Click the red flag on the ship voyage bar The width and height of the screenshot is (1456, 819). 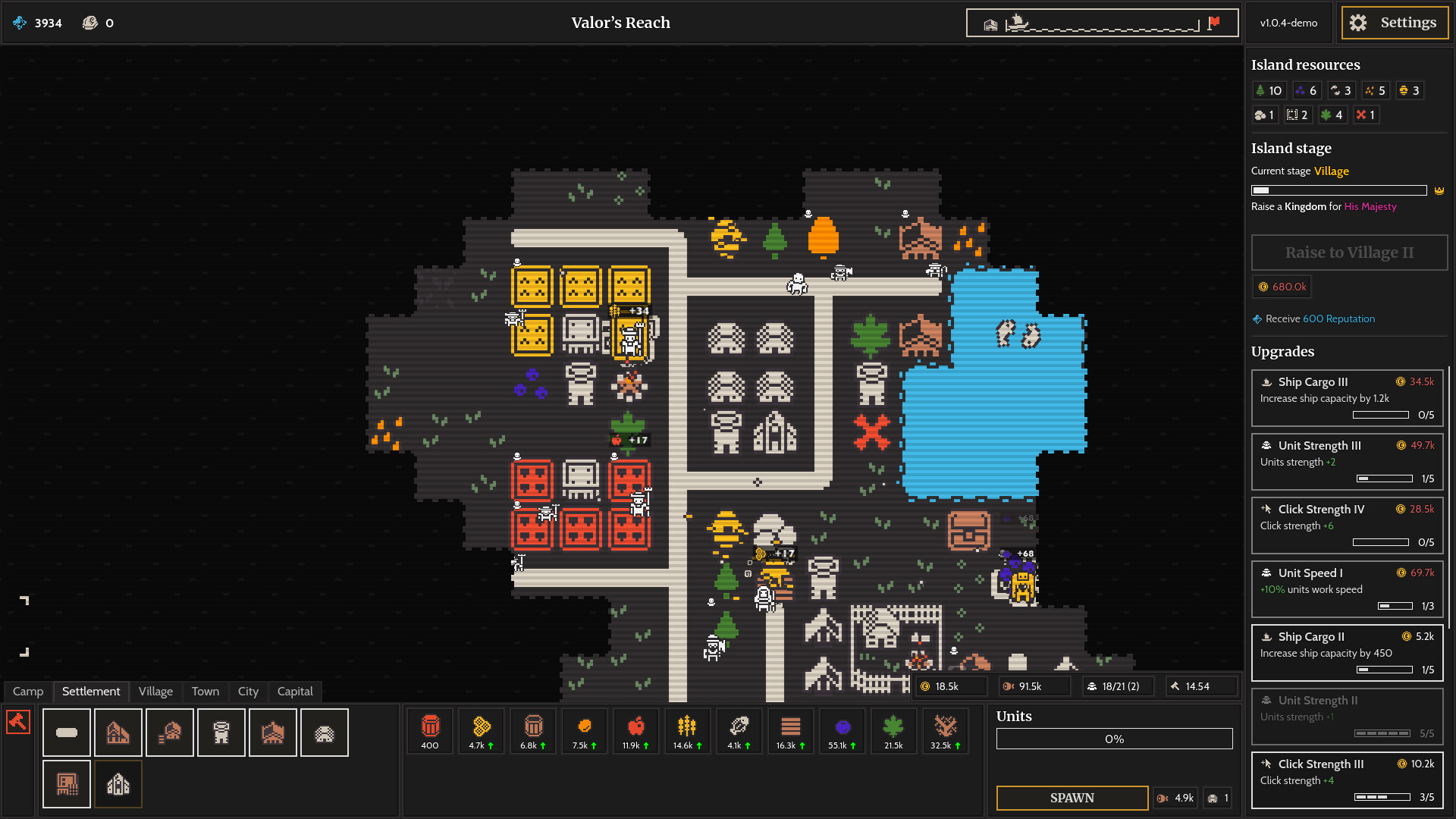[x=1213, y=22]
